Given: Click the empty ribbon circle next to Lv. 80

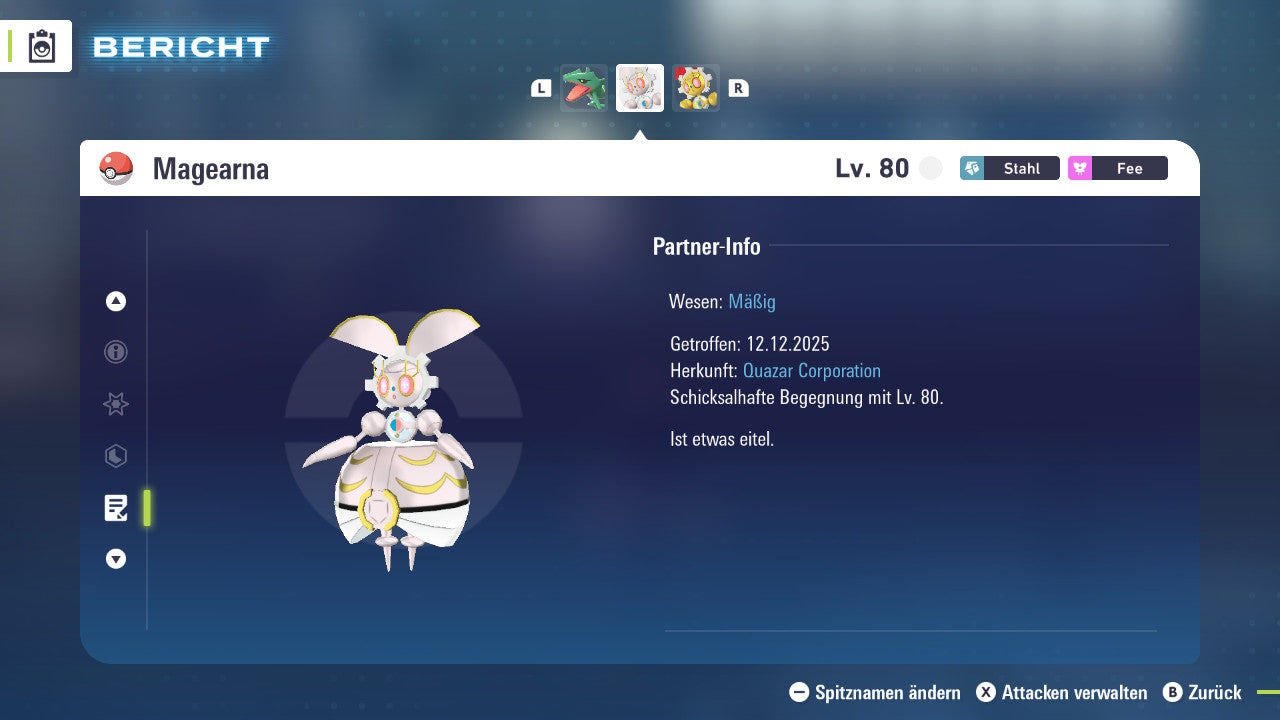Looking at the screenshot, I should pyautogui.click(x=930, y=168).
